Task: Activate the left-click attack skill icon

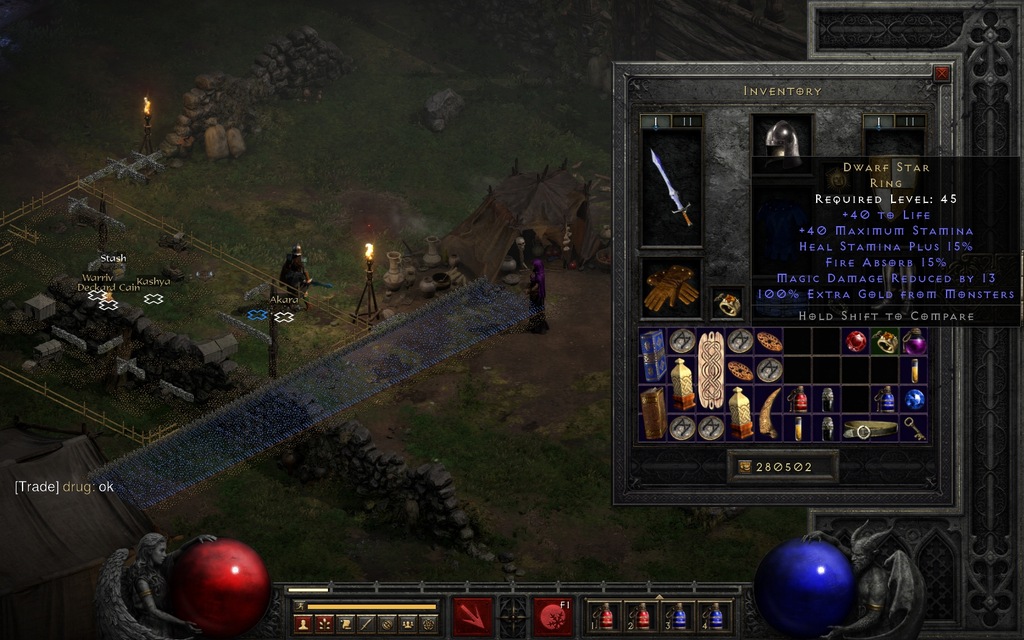Action: 472,616
